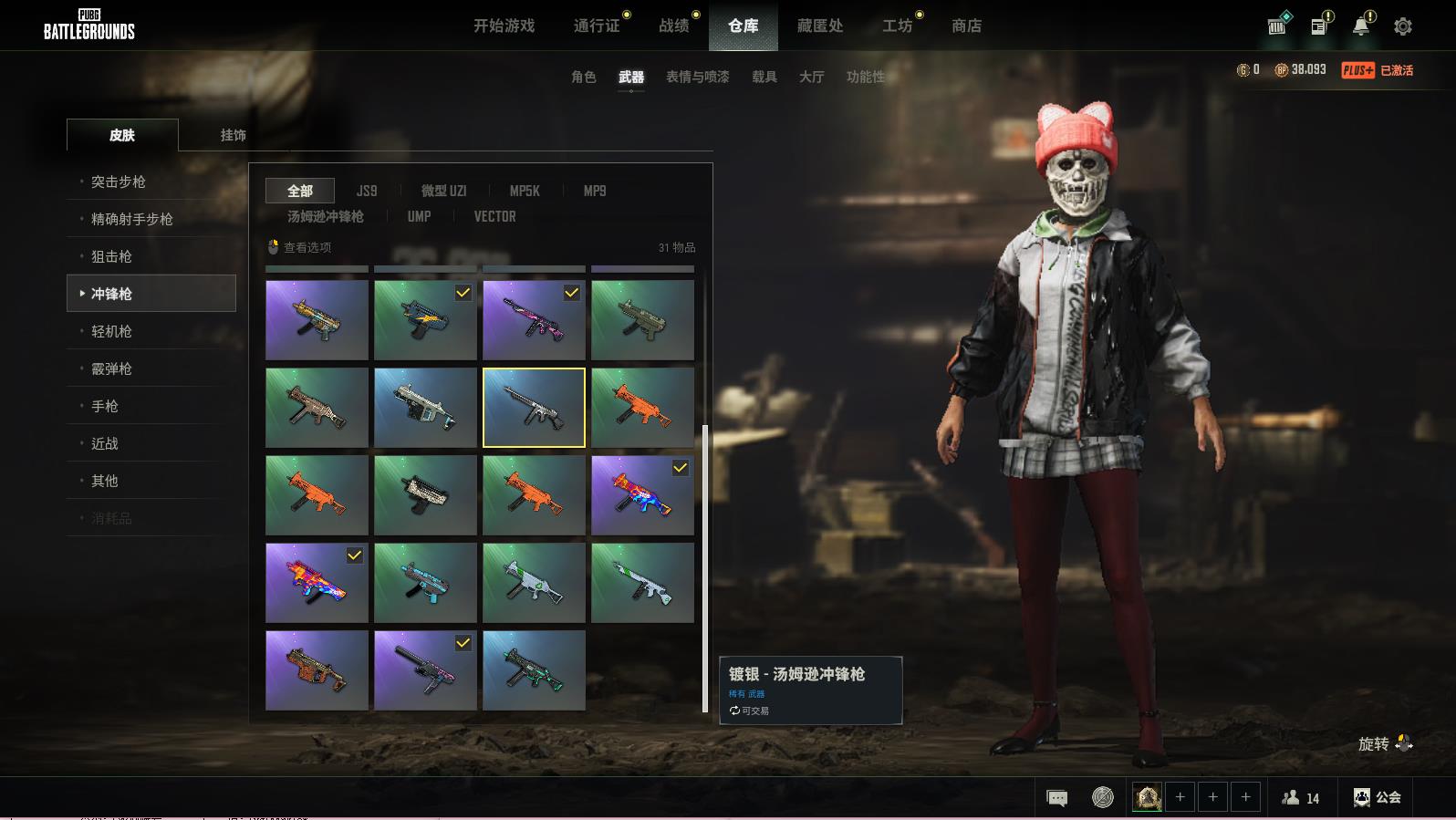Show only 汤姆逊冲锋枪 skins
Viewport: 1456px width, 820px height.
[326, 216]
